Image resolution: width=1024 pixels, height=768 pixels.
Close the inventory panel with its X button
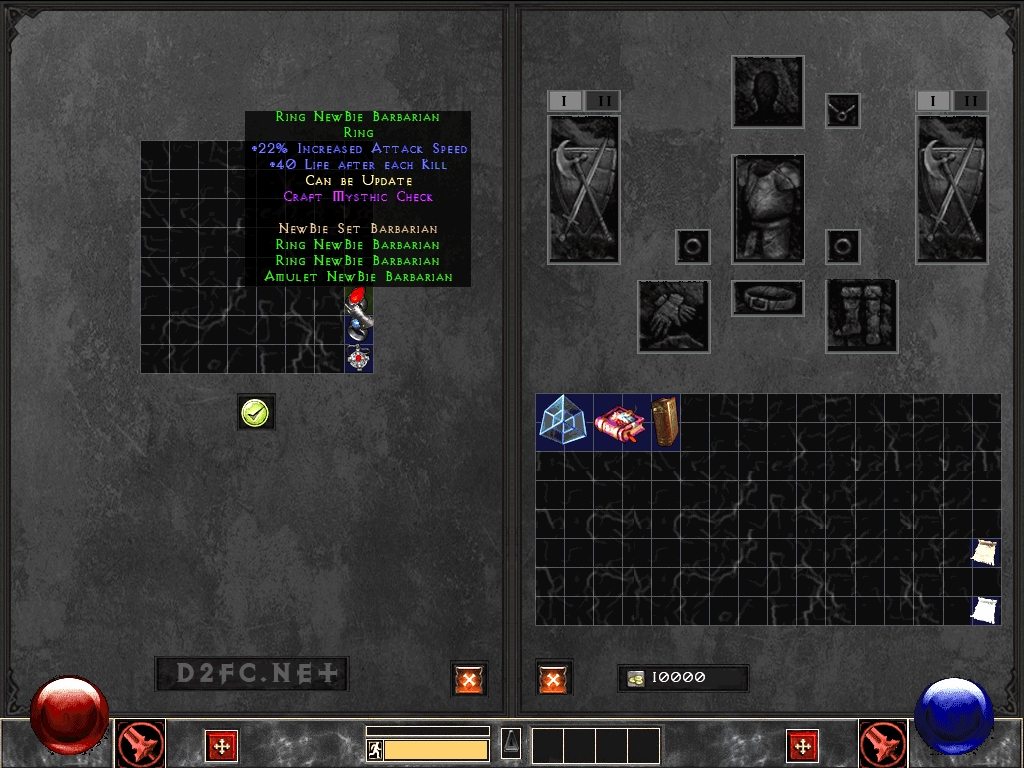point(553,678)
